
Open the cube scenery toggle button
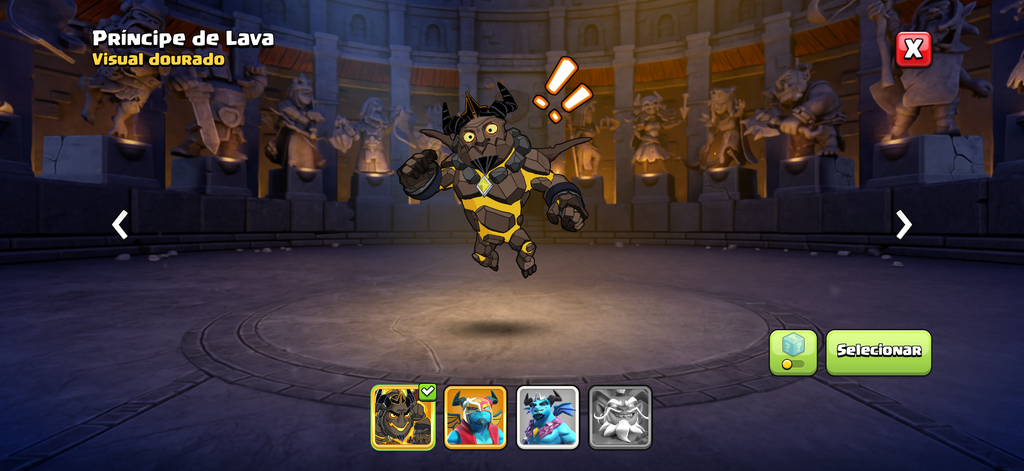point(793,352)
